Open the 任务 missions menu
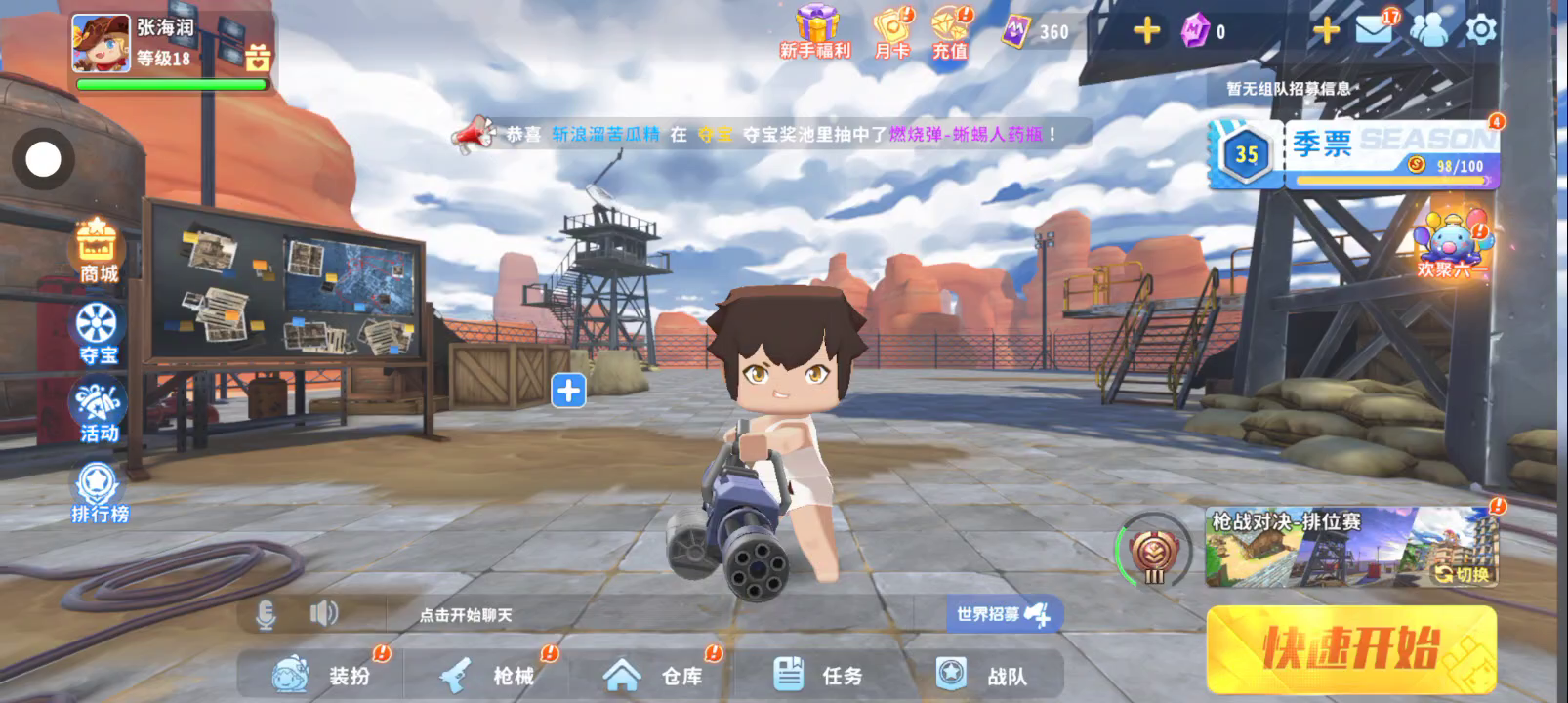Screen dimensions: 1568x703 click(817, 674)
